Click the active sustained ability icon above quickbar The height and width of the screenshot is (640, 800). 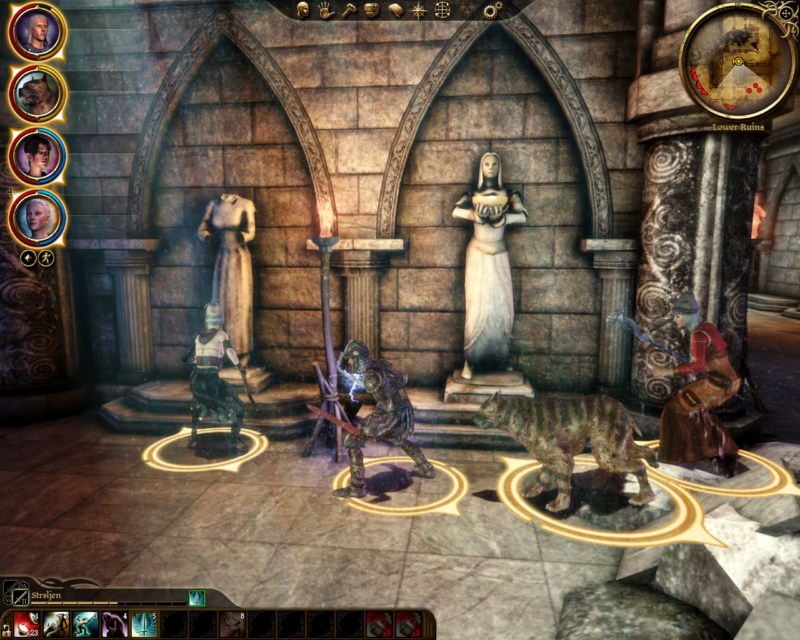coord(197,598)
